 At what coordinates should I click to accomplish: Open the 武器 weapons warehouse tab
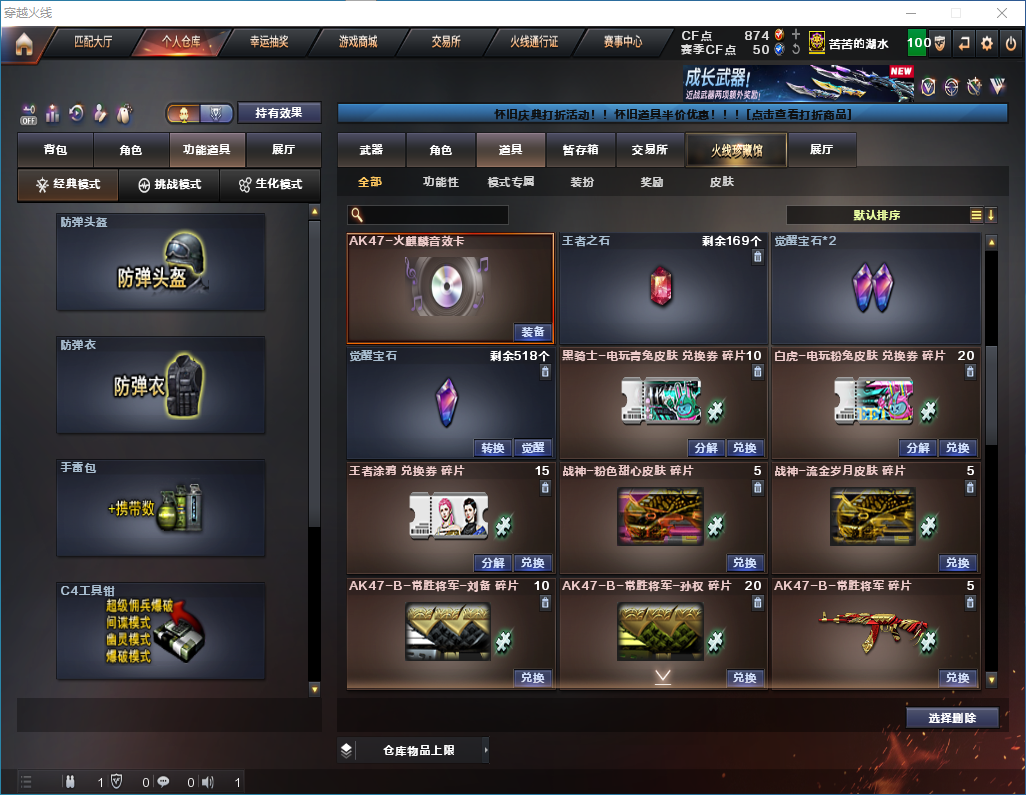point(371,150)
